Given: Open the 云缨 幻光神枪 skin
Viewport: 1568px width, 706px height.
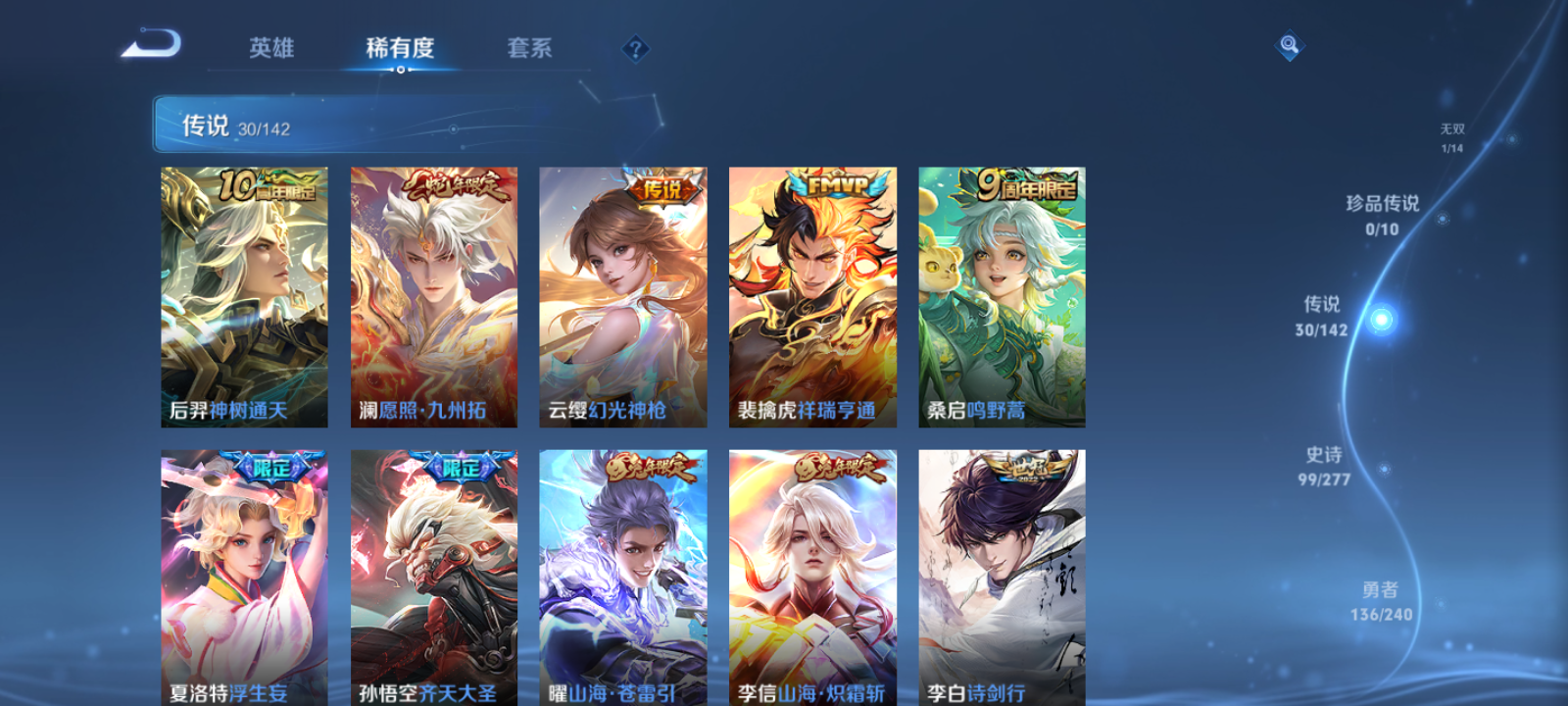Looking at the screenshot, I should 622,296.
